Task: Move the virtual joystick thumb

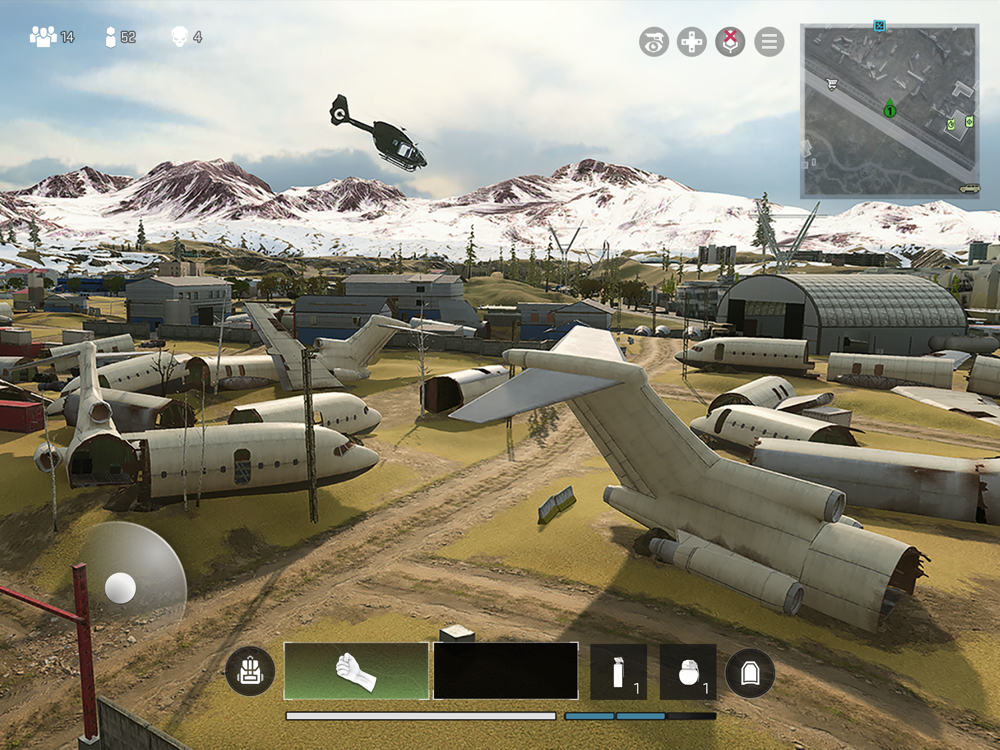Action: pyautogui.click(x=120, y=588)
